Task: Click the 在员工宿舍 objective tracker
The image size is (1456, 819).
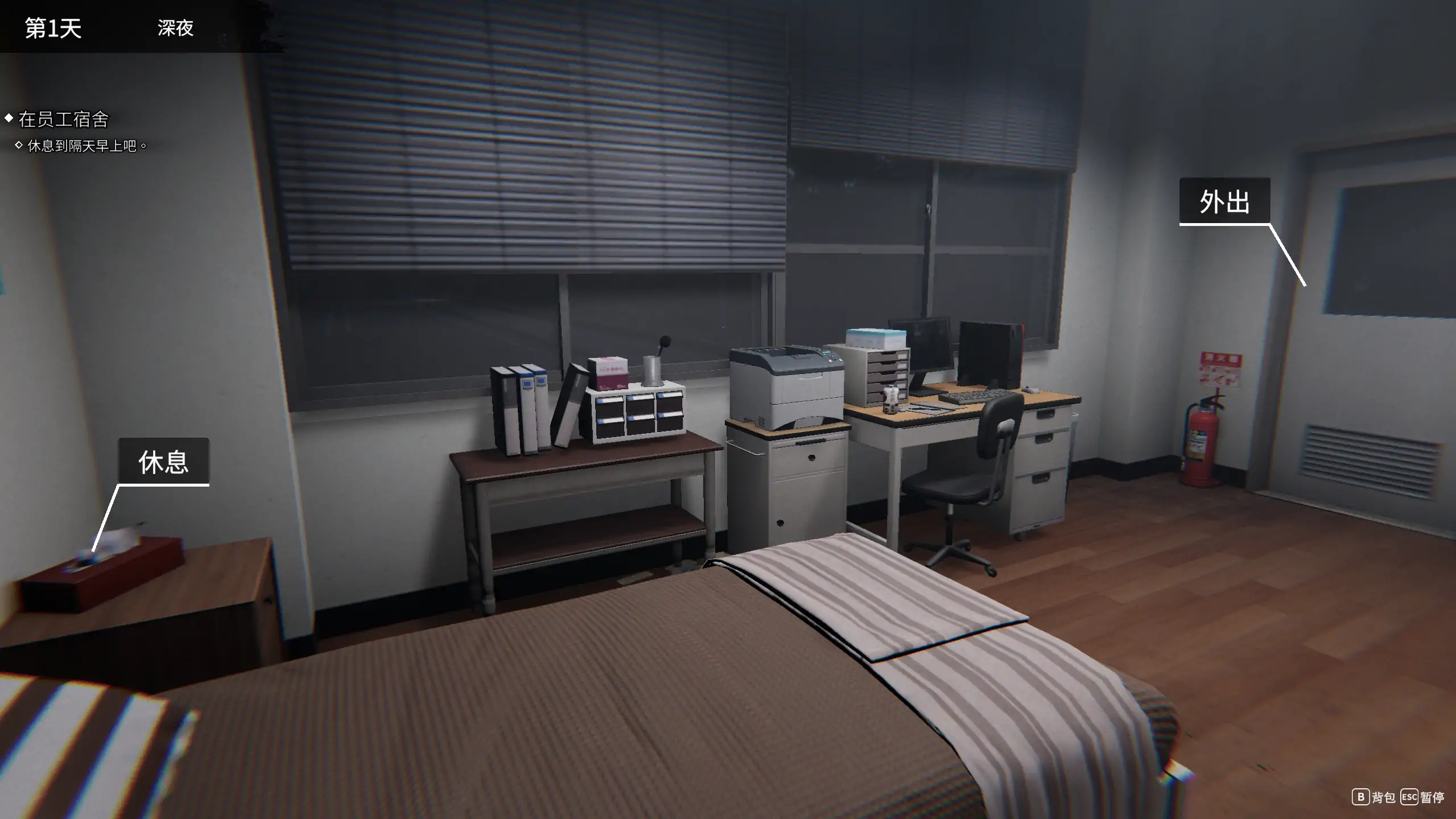Action: pyautogui.click(x=63, y=120)
